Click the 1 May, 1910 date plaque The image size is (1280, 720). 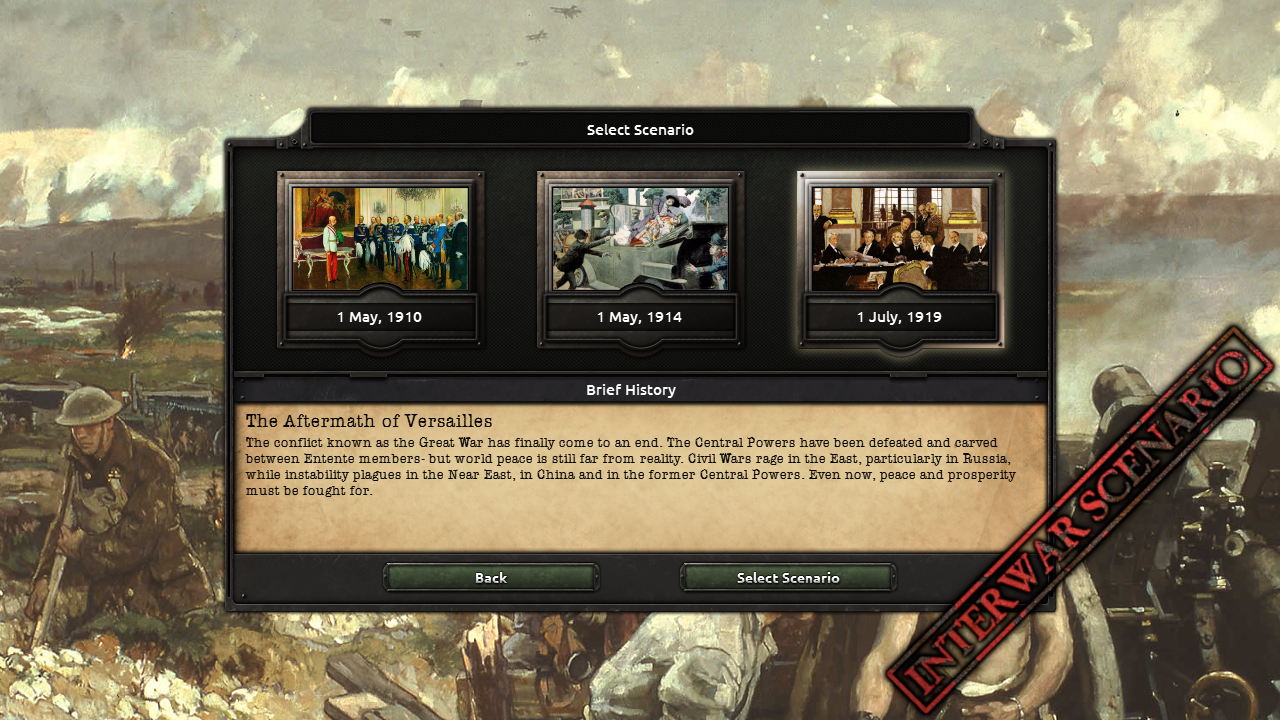point(380,317)
